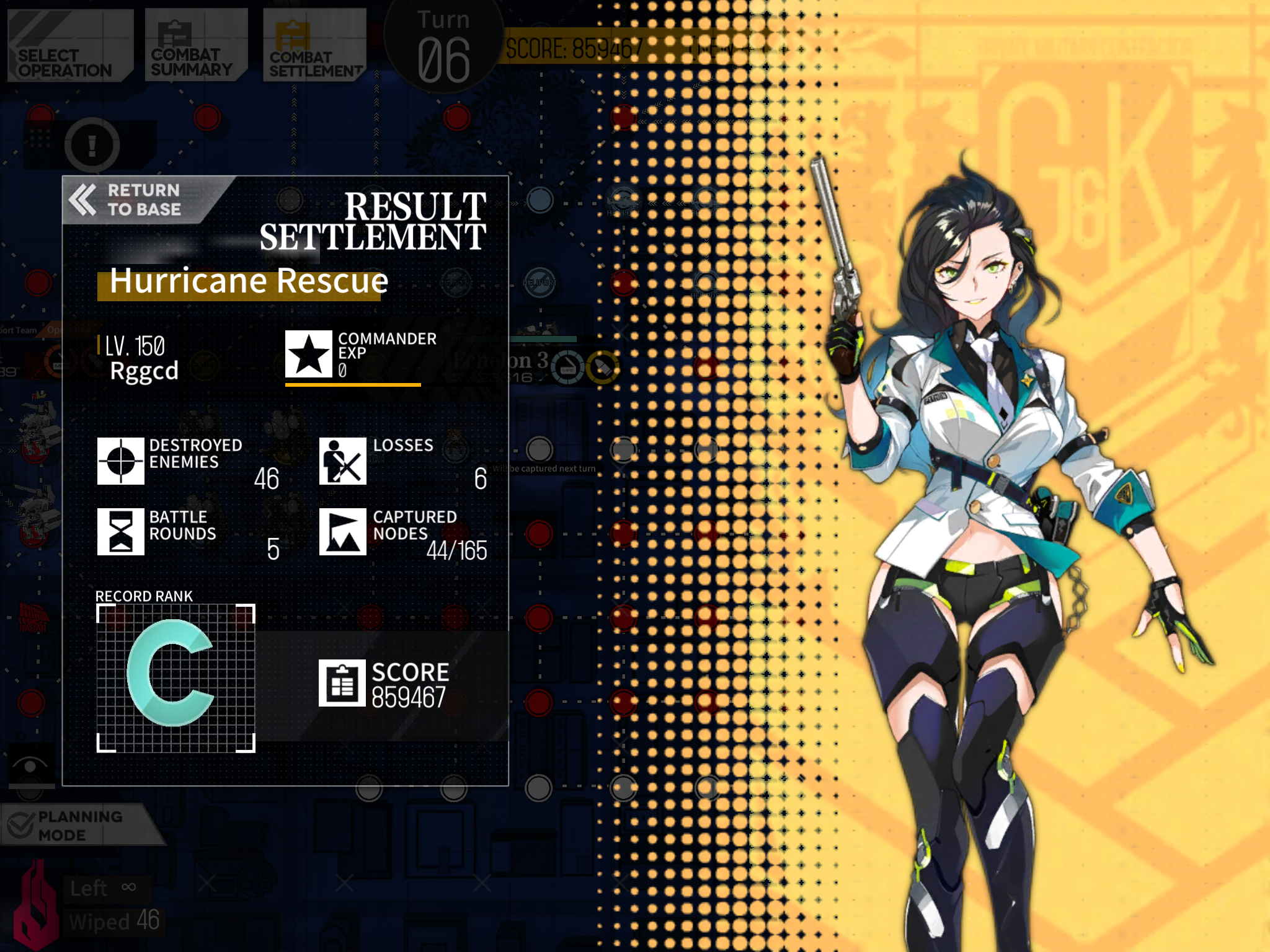Click the exclamation mark alert icon

pyautogui.click(x=92, y=145)
